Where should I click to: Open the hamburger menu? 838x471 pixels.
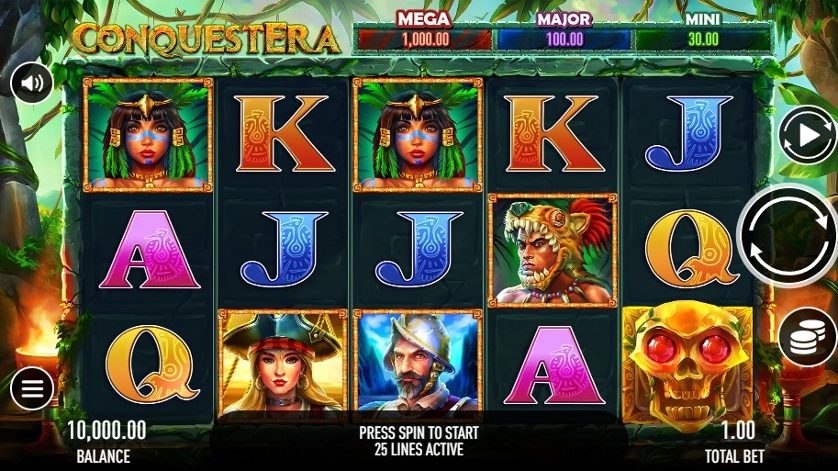pos(32,389)
